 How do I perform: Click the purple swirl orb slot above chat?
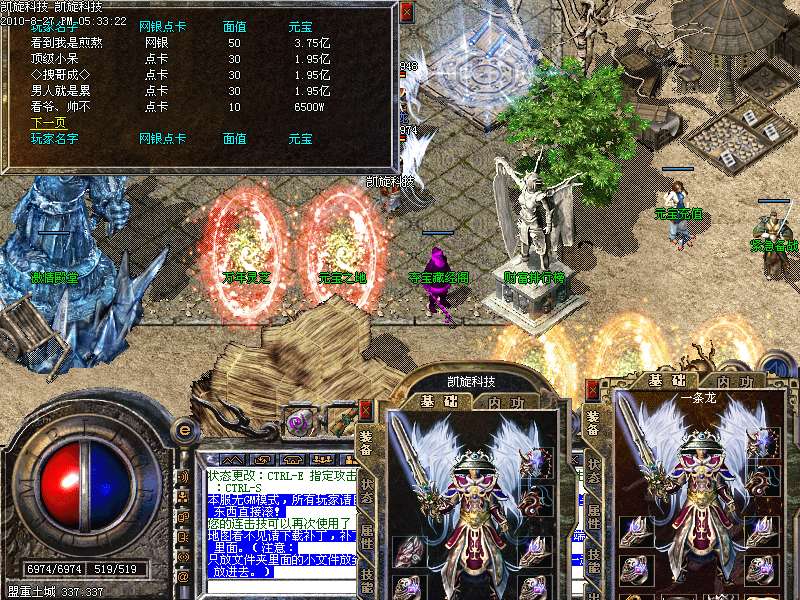click(298, 423)
